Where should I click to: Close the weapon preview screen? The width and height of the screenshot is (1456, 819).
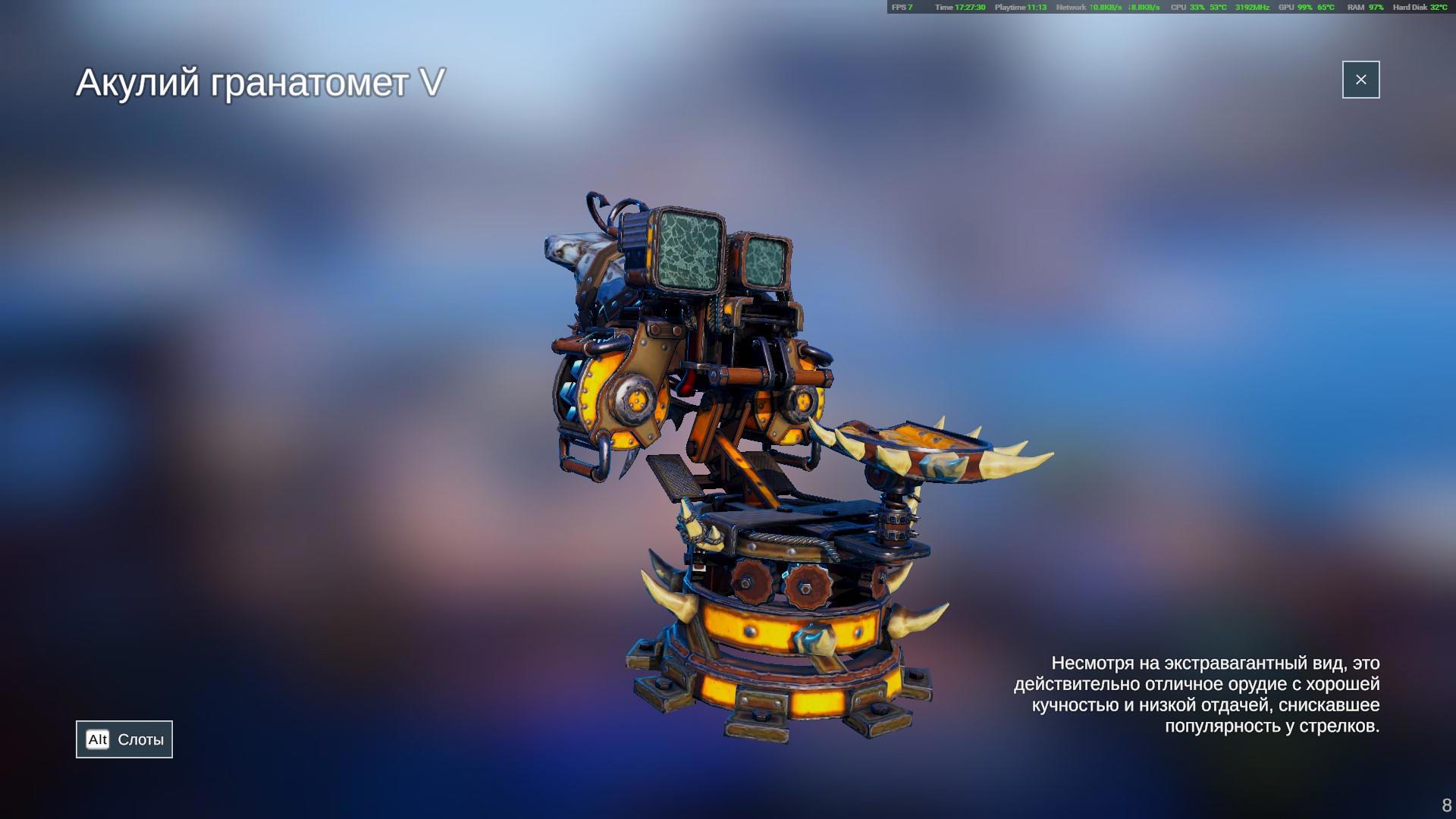click(1360, 80)
